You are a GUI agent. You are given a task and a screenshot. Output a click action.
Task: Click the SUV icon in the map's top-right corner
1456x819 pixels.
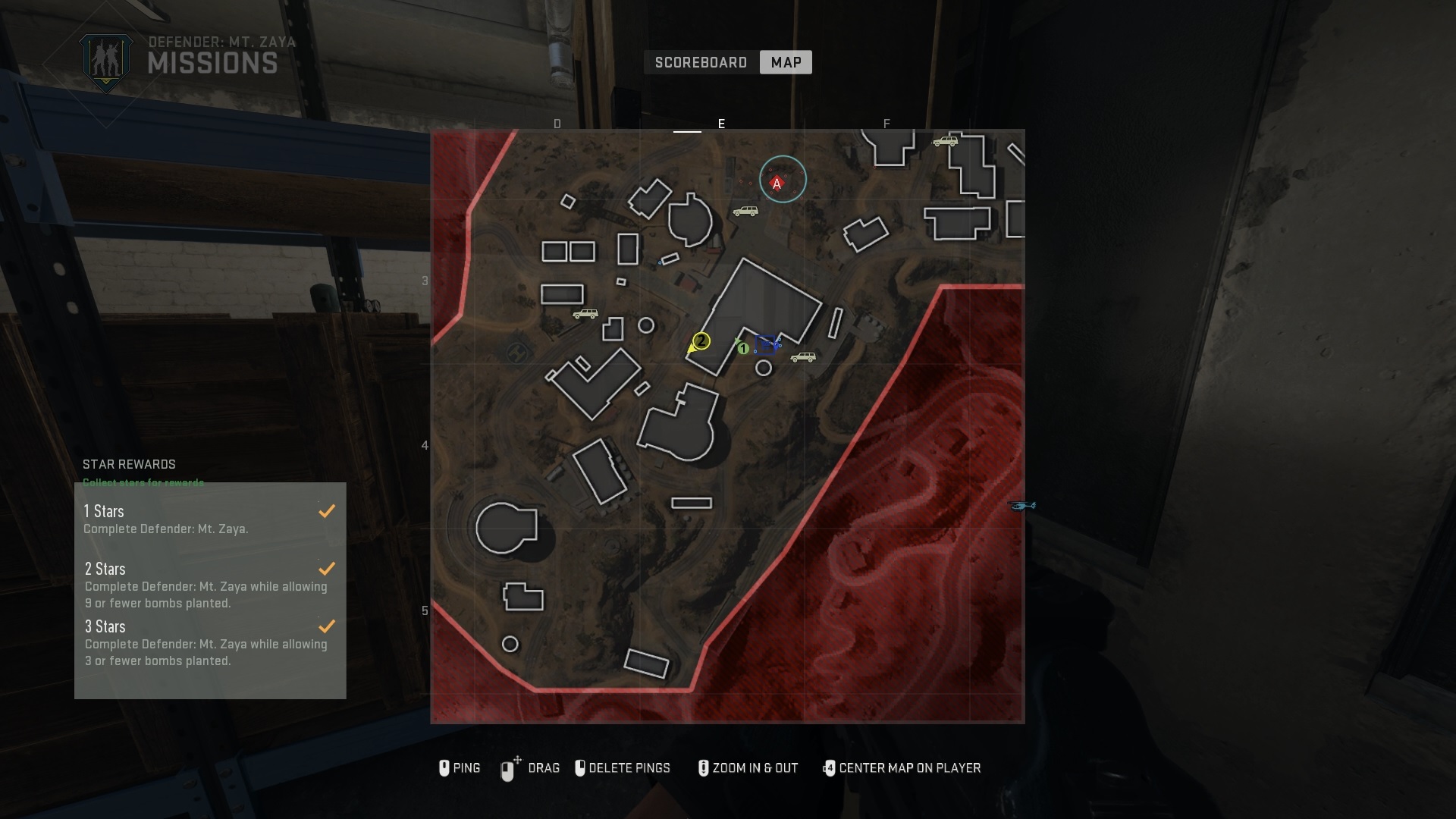(946, 140)
